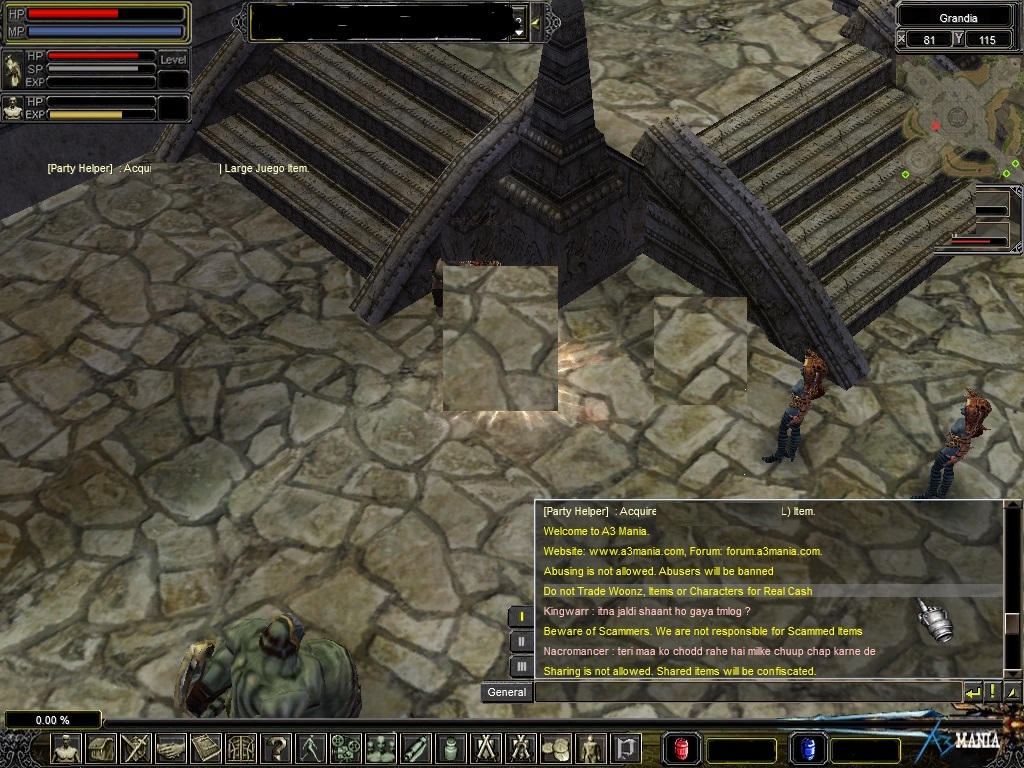1024x768 pixels.
Task: Open the three faces party icon
Action: [381, 749]
